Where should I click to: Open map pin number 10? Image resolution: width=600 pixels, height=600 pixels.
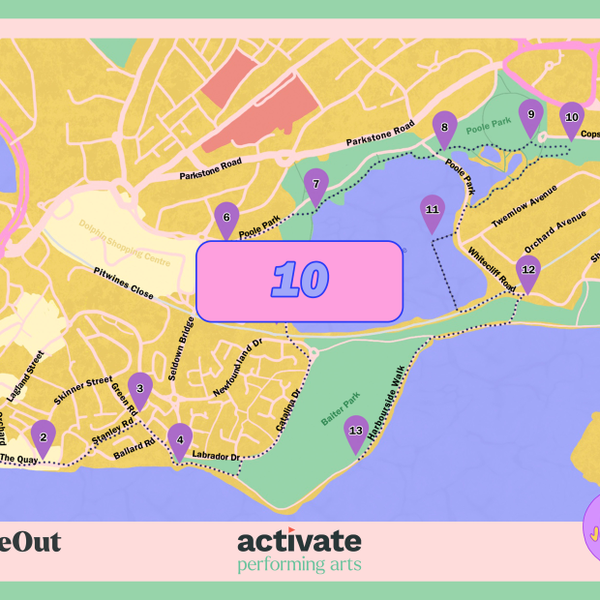tap(571, 117)
